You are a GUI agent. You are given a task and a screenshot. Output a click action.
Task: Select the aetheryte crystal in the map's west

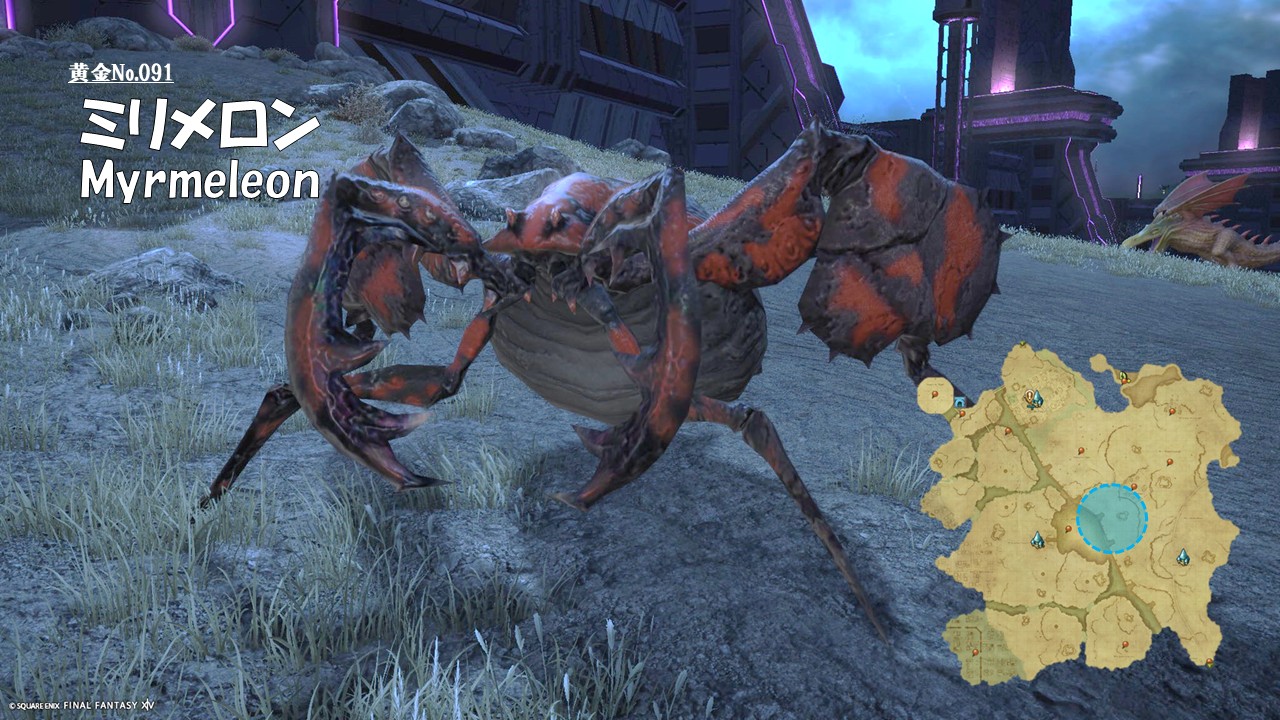(1038, 540)
